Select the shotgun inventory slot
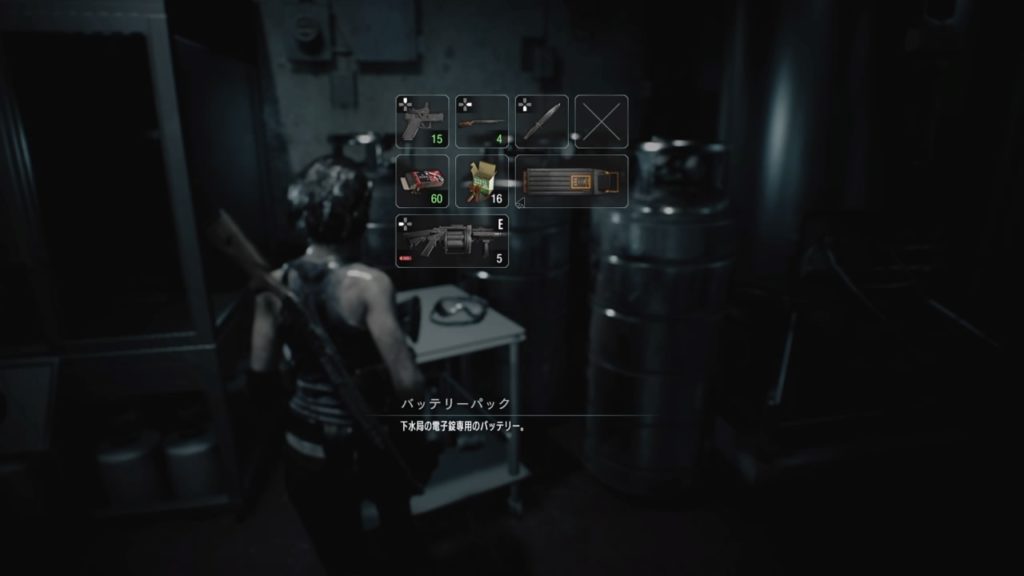Screen dimensions: 1024x576 pos(482,121)
